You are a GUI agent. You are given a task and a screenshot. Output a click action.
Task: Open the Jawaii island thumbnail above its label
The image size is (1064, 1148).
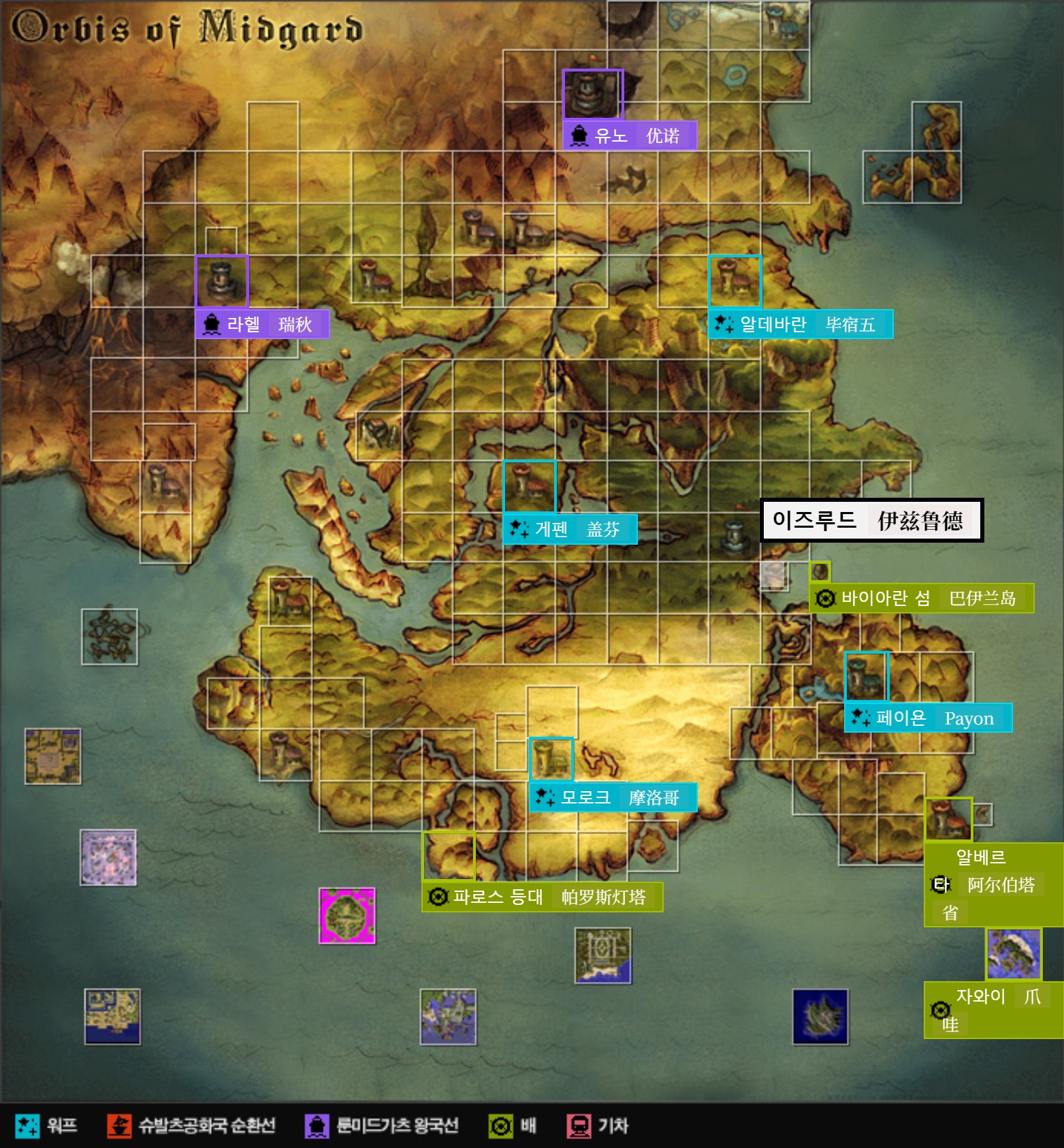coord(1014,953)
